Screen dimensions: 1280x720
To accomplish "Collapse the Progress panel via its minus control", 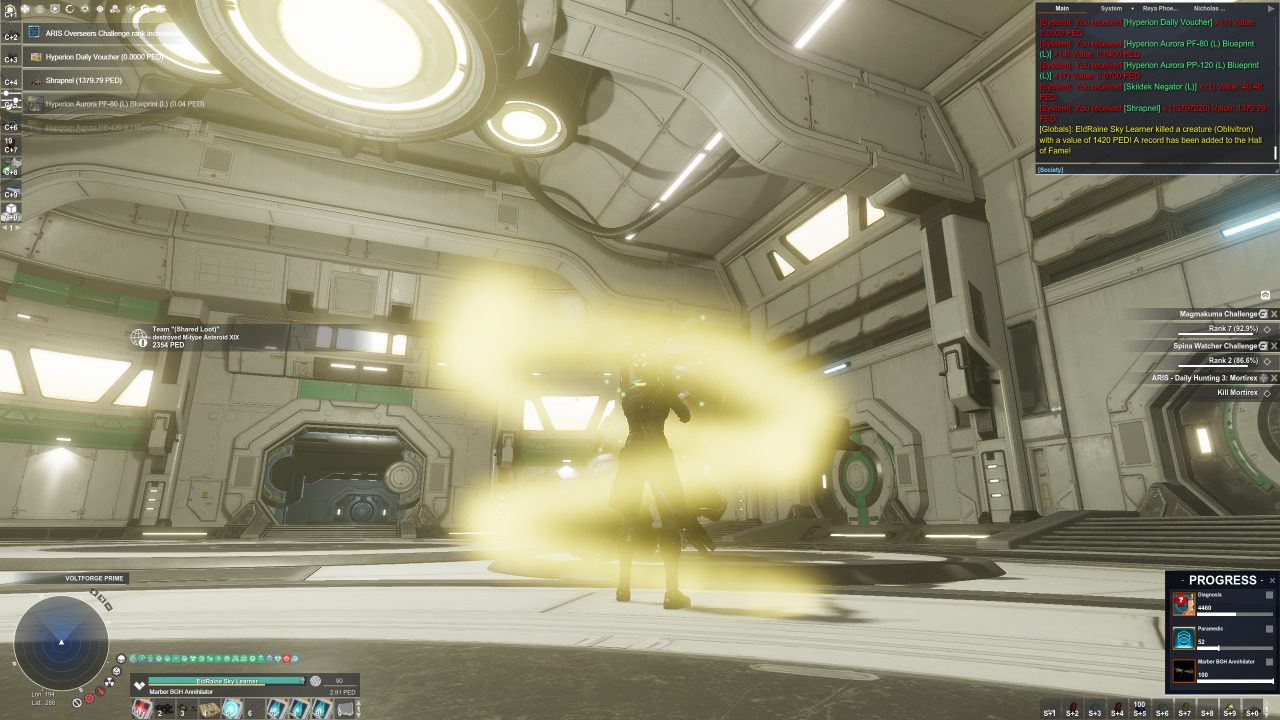I will (x=1261, y=581).
